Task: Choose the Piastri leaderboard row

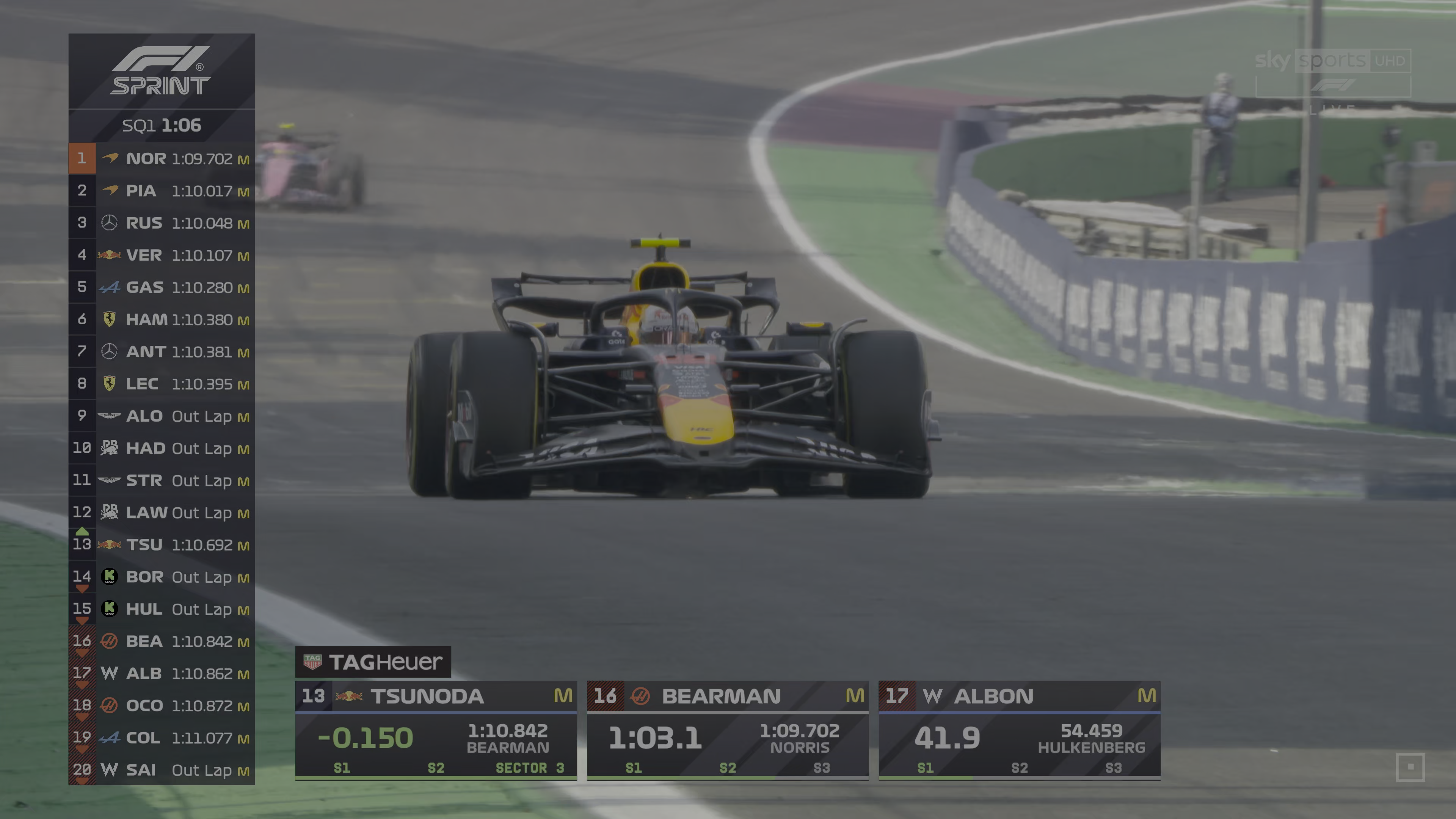Action: pos(162,190)
